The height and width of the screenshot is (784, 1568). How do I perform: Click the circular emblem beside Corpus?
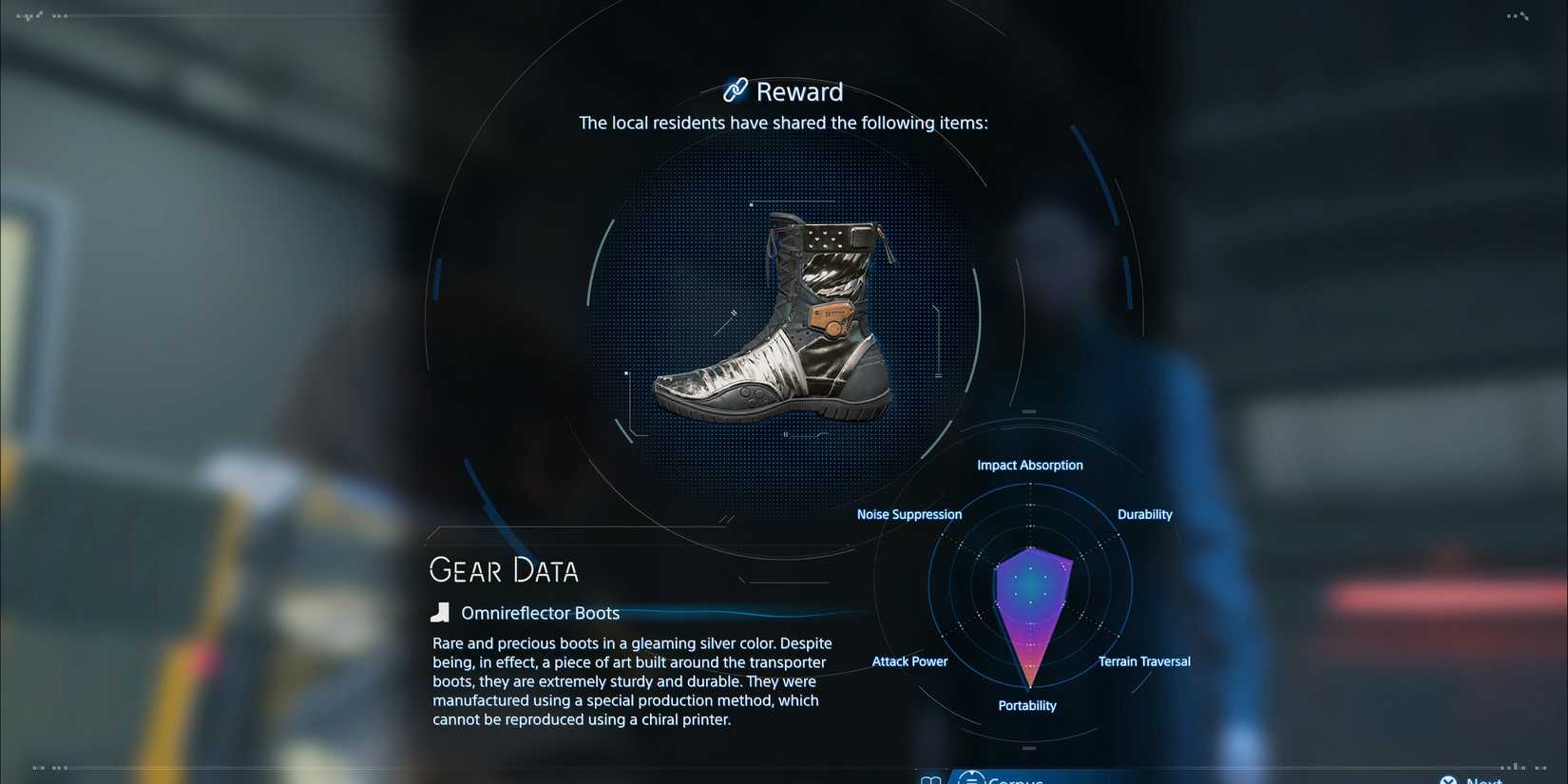(970, 777)
